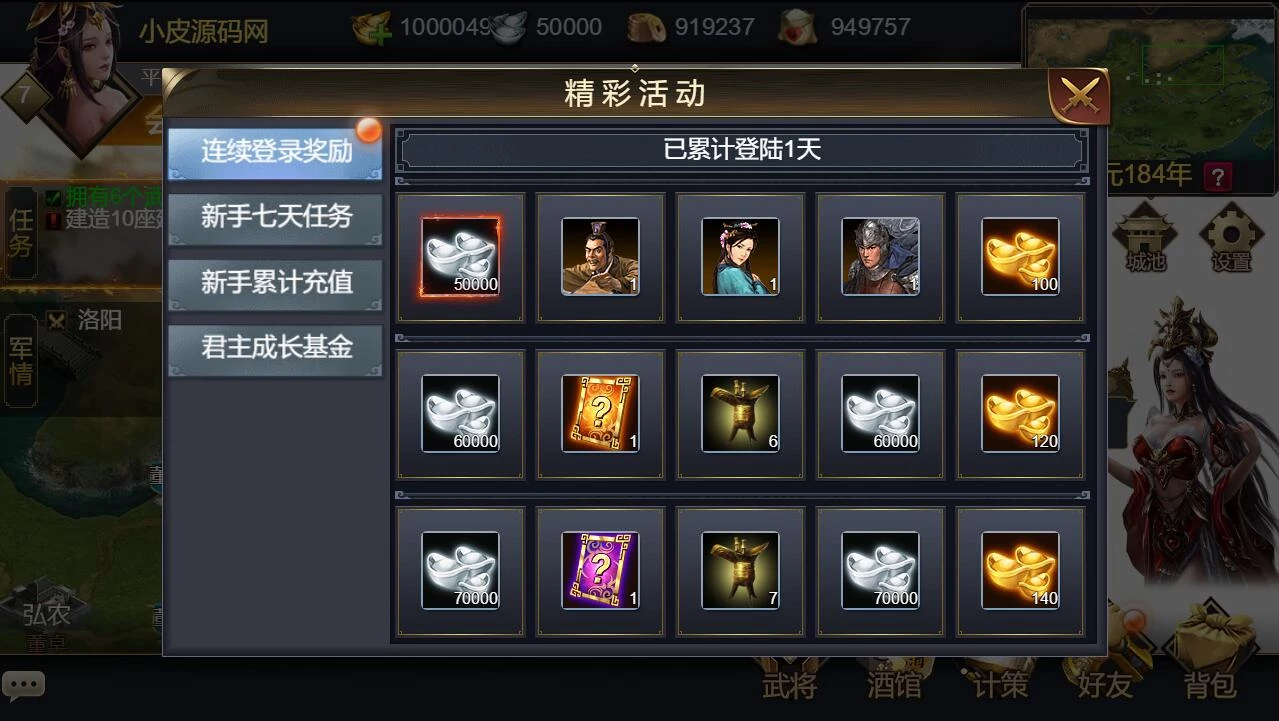Open the chat speech bubble
The image size is (1279, 721).
tap(23, 686)
